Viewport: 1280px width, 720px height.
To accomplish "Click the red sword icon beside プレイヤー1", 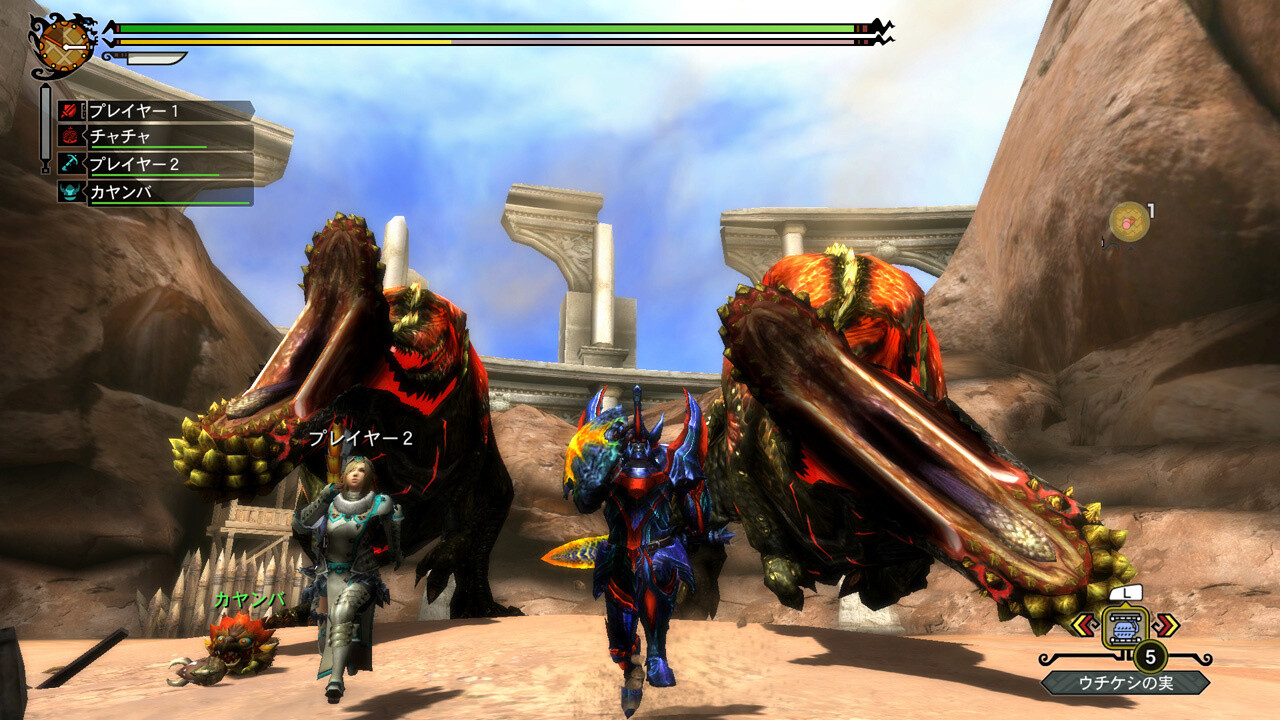I will click(68, 109).
